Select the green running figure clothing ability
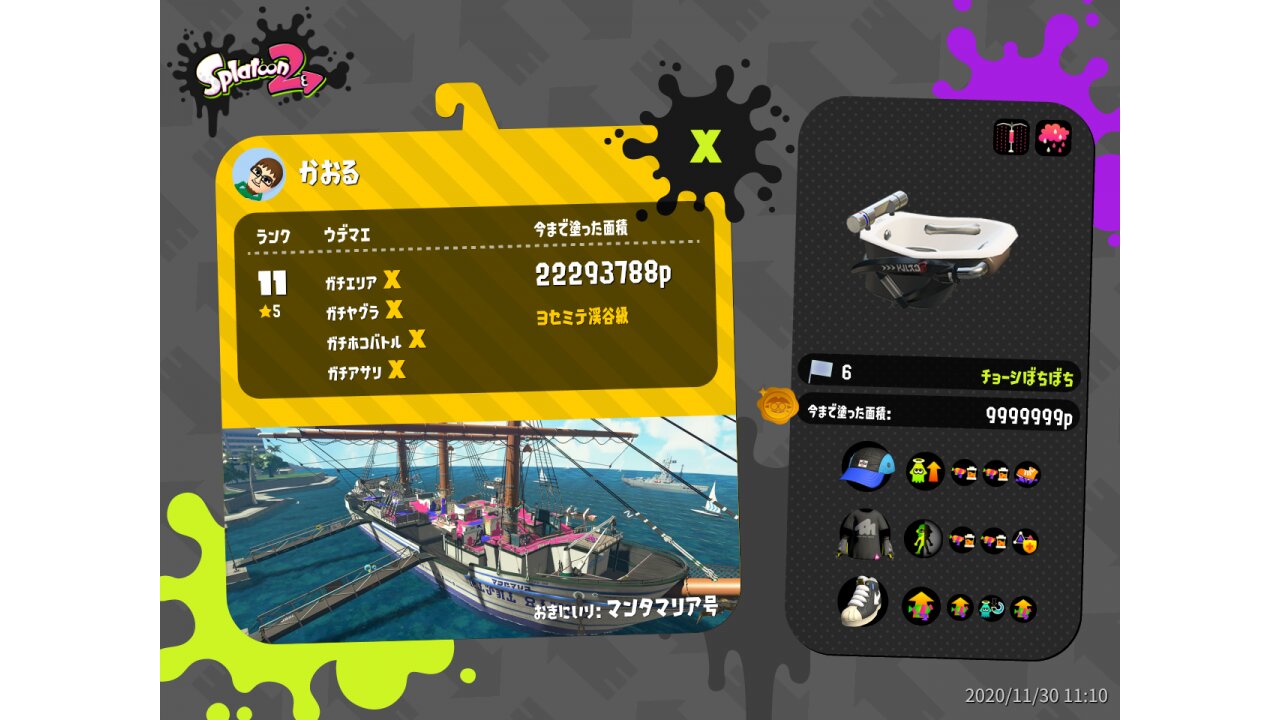This screenshot has height=720, width=1280. coord(923,539)
